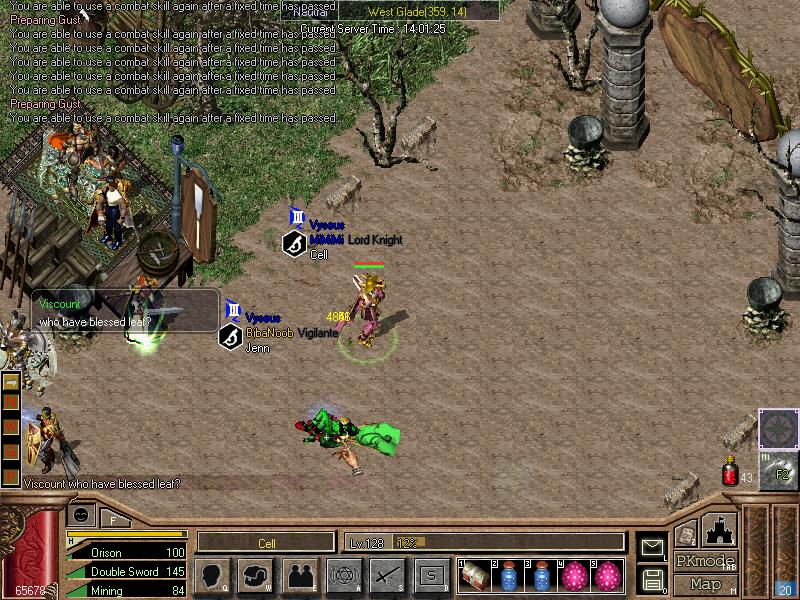Click the smiley face emote button
The image size is (800, 600).
[x=81, y=514]
